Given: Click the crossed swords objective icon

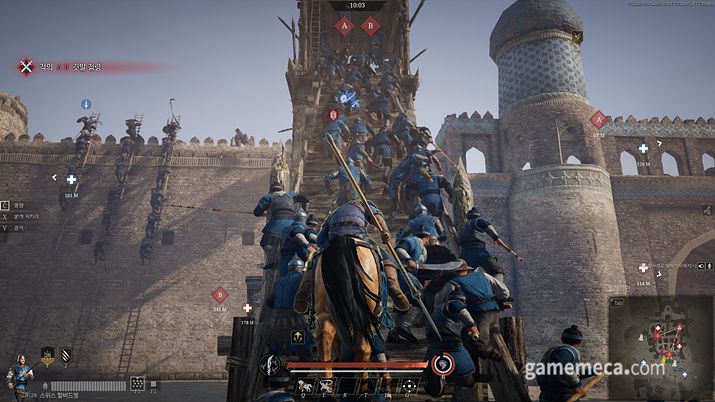Looking at the screenshot, I should (x=26, y=67).
